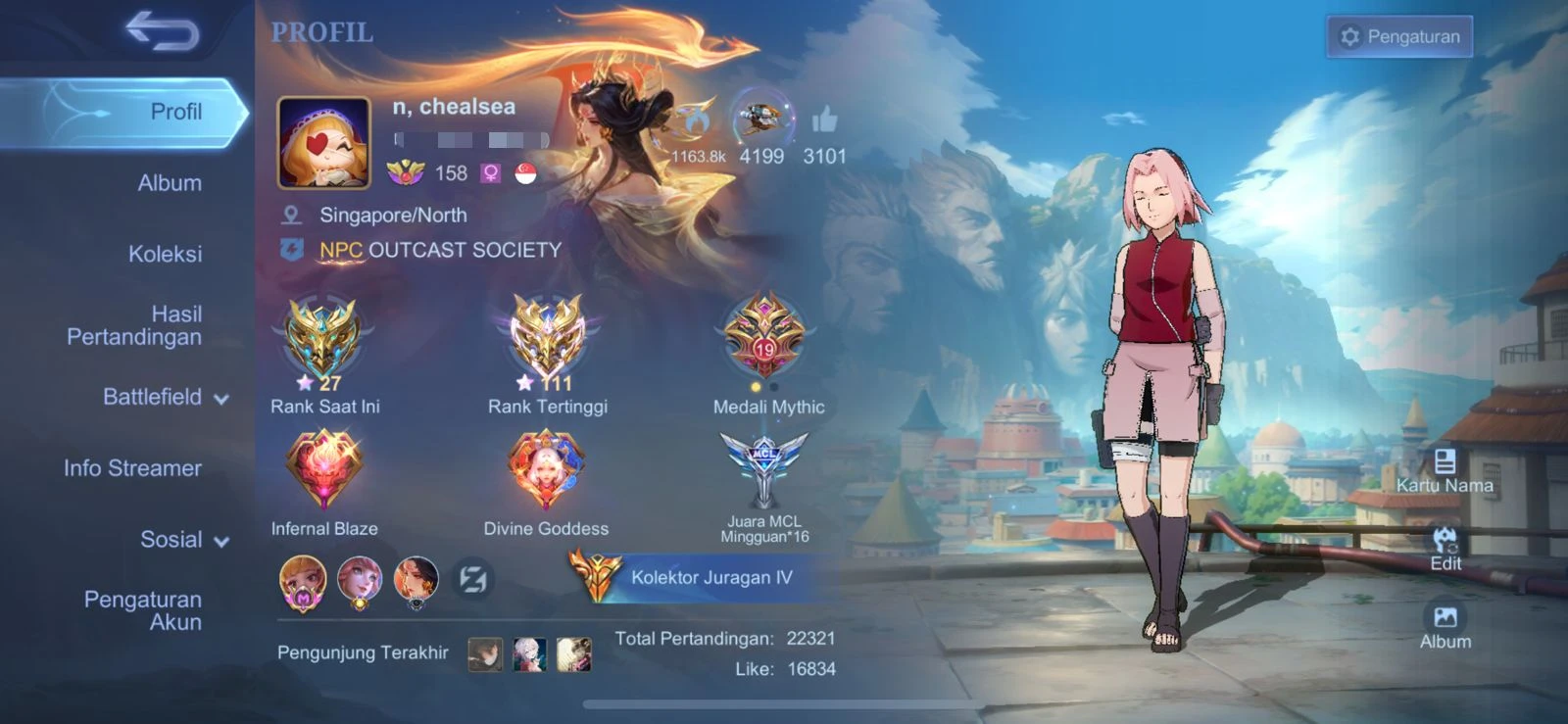This screenshot has width=1568, height=724.
Task: Click the player avatar portrait
Action: 324,143
